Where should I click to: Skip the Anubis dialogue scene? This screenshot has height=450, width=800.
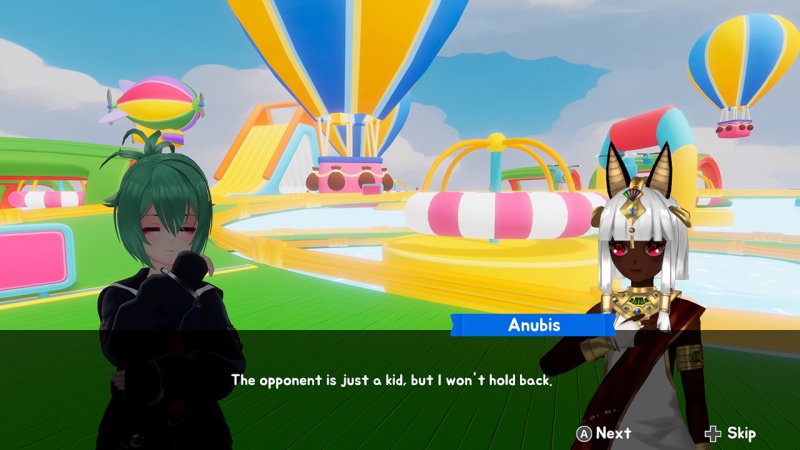tap(730, 433)
